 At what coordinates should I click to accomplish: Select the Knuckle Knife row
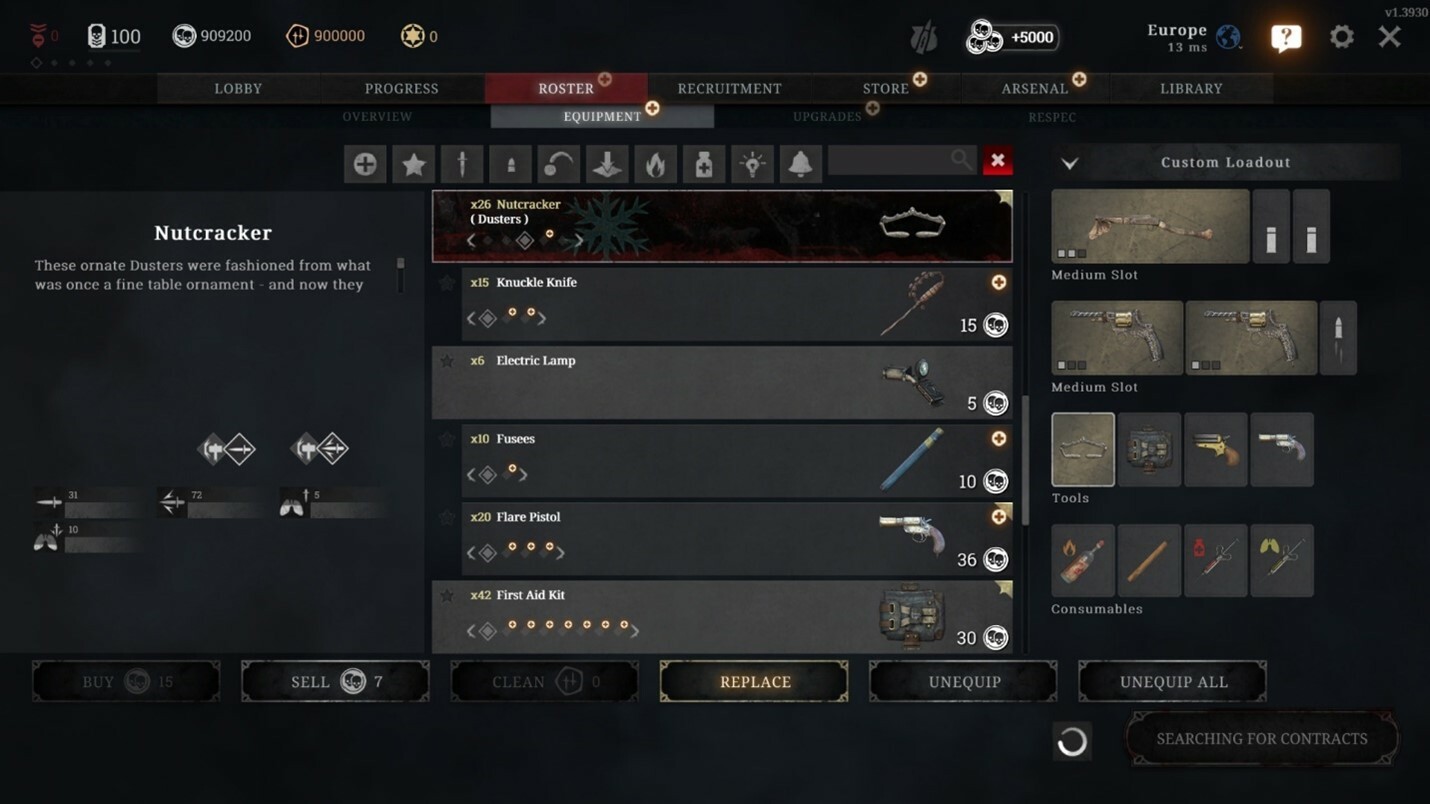(700, 301)
